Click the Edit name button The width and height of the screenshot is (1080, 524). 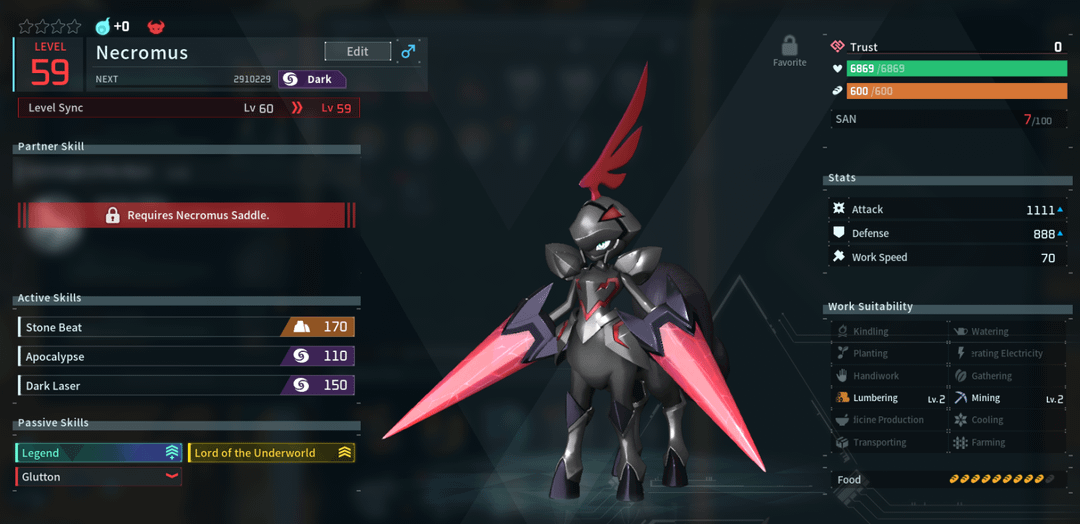coord(357,51)
